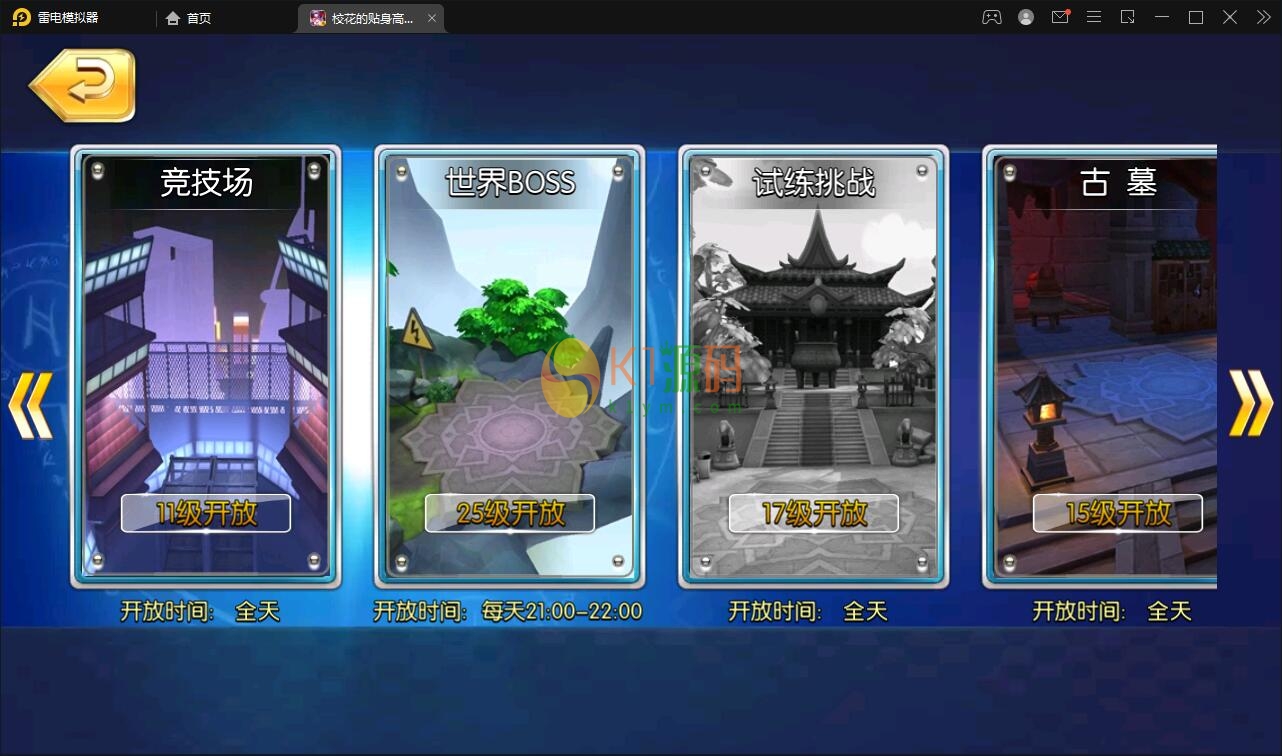Show more modes with right chevron
This screenshot has height=756, width=1282.
(1251, 403)
